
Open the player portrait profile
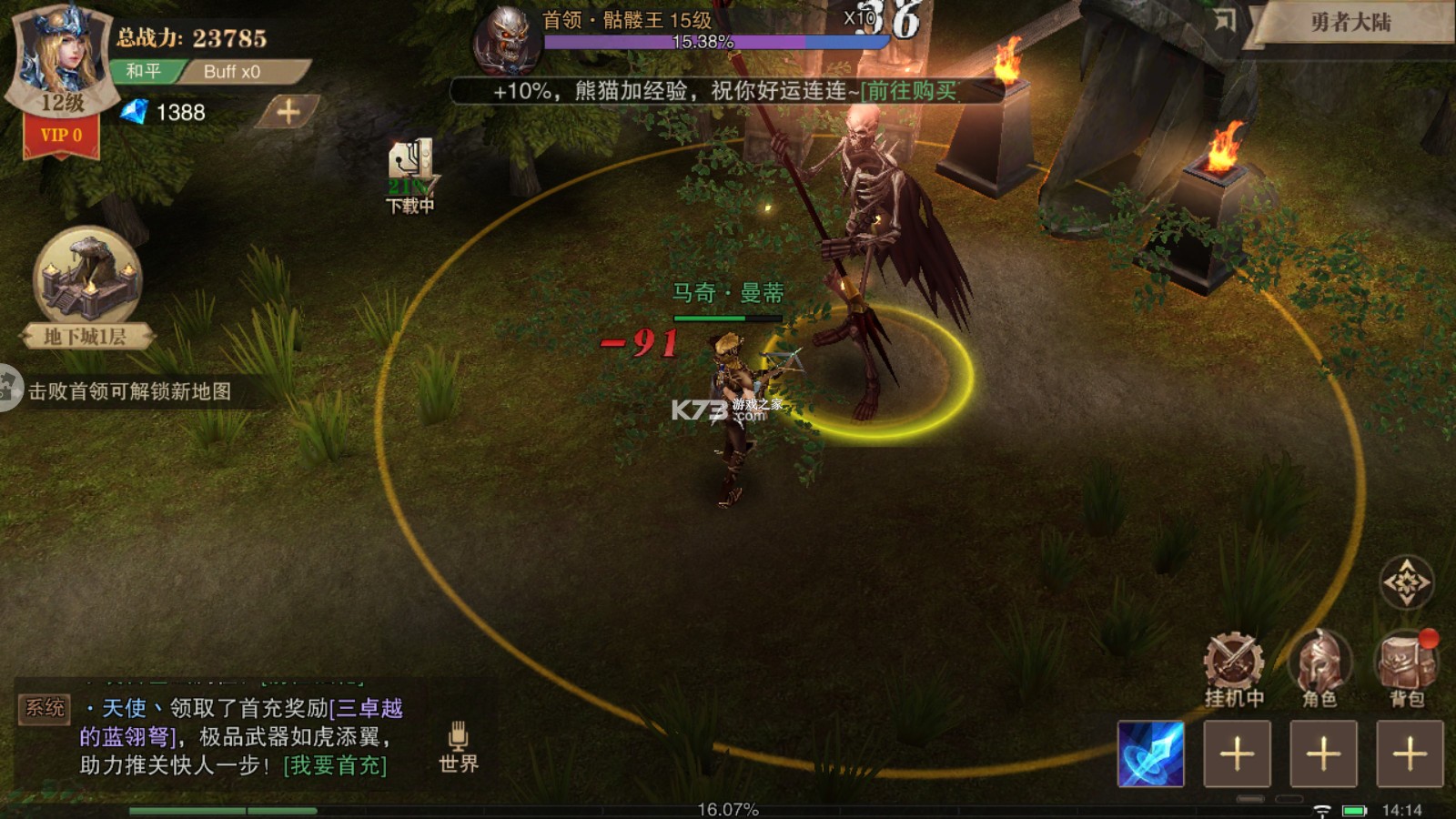pos(62,53)
